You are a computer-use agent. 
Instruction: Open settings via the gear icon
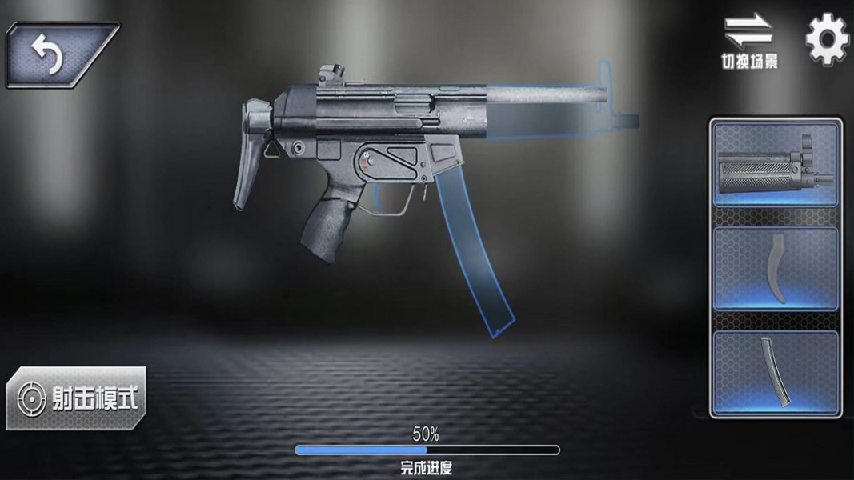click(827, 40)
